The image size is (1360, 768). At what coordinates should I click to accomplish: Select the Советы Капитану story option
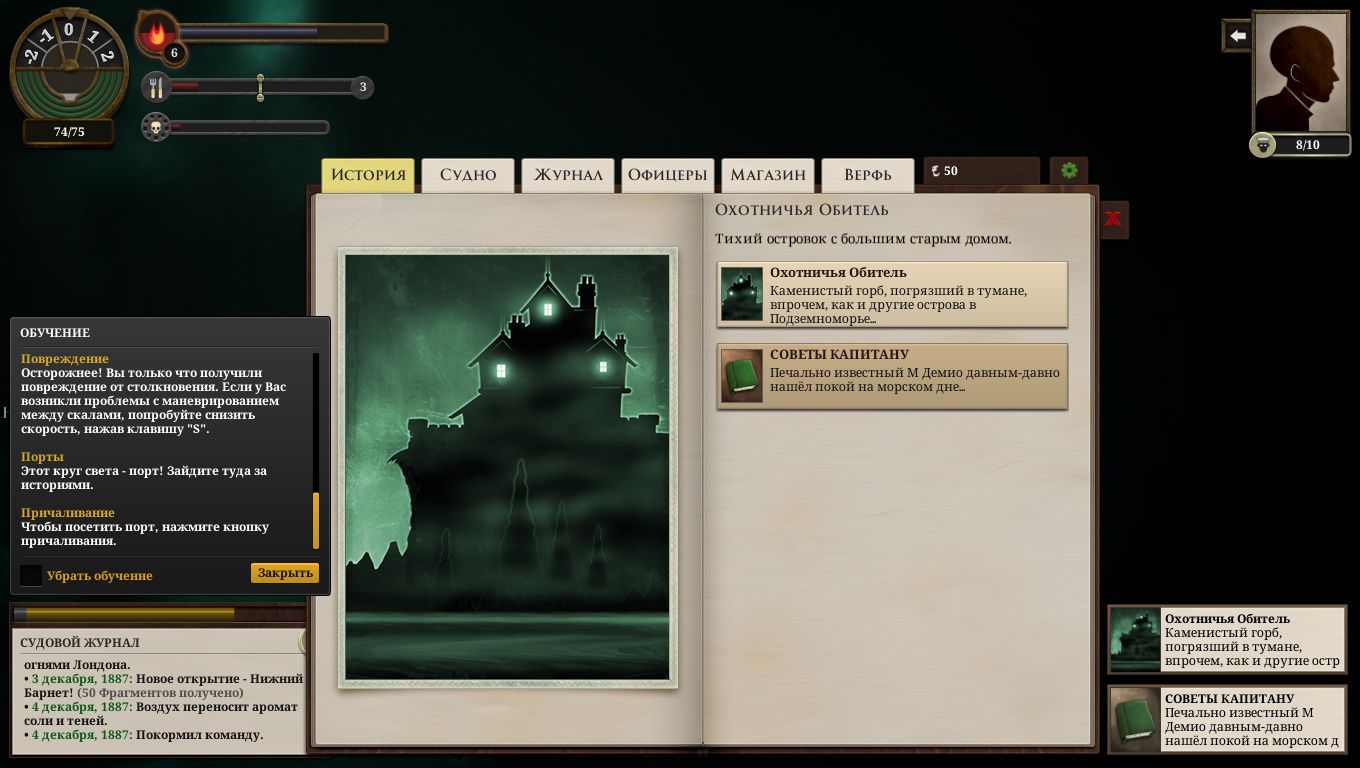tap(892, 376)
